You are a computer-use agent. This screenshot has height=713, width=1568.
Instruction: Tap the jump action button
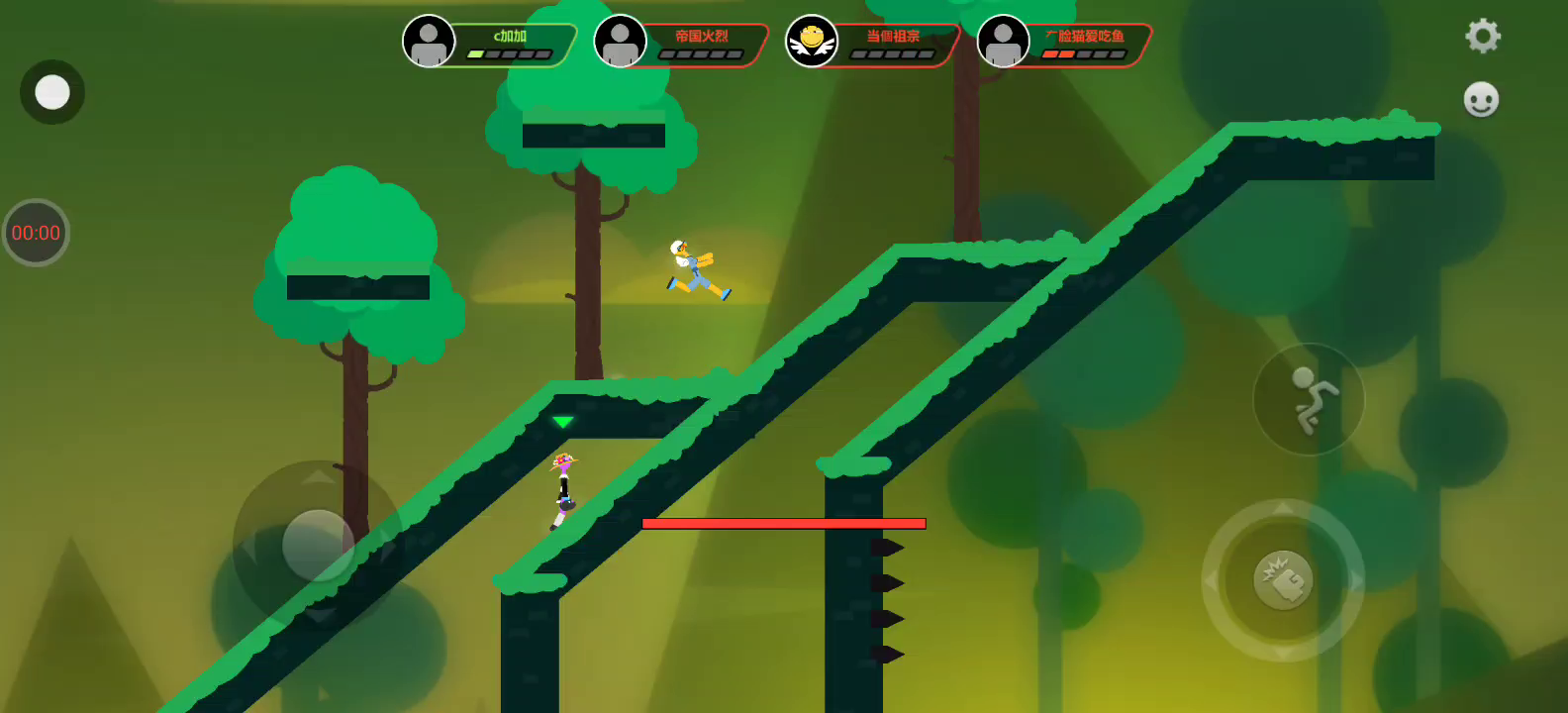click(x=1309, y=399)
